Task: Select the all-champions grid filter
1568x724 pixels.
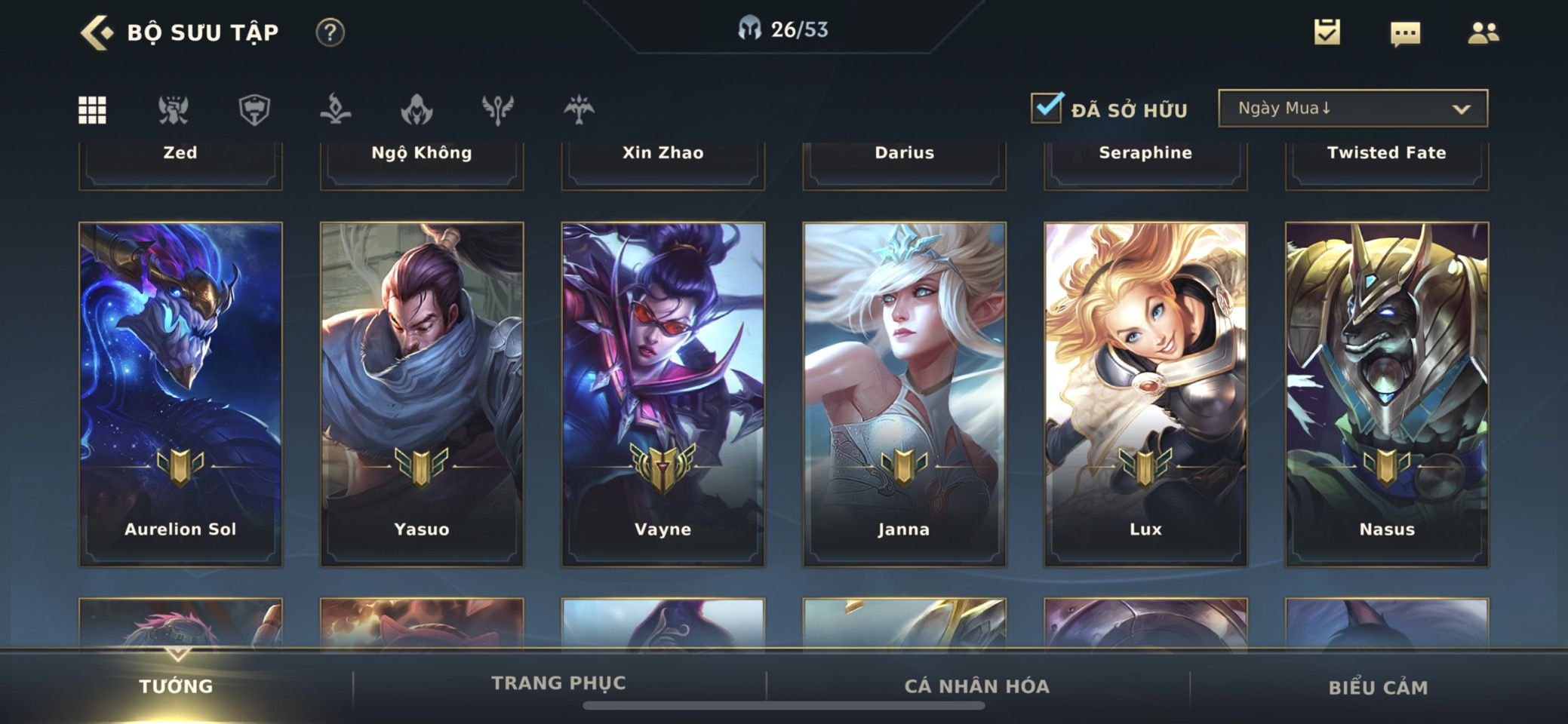Action: [x=93, y=110]
